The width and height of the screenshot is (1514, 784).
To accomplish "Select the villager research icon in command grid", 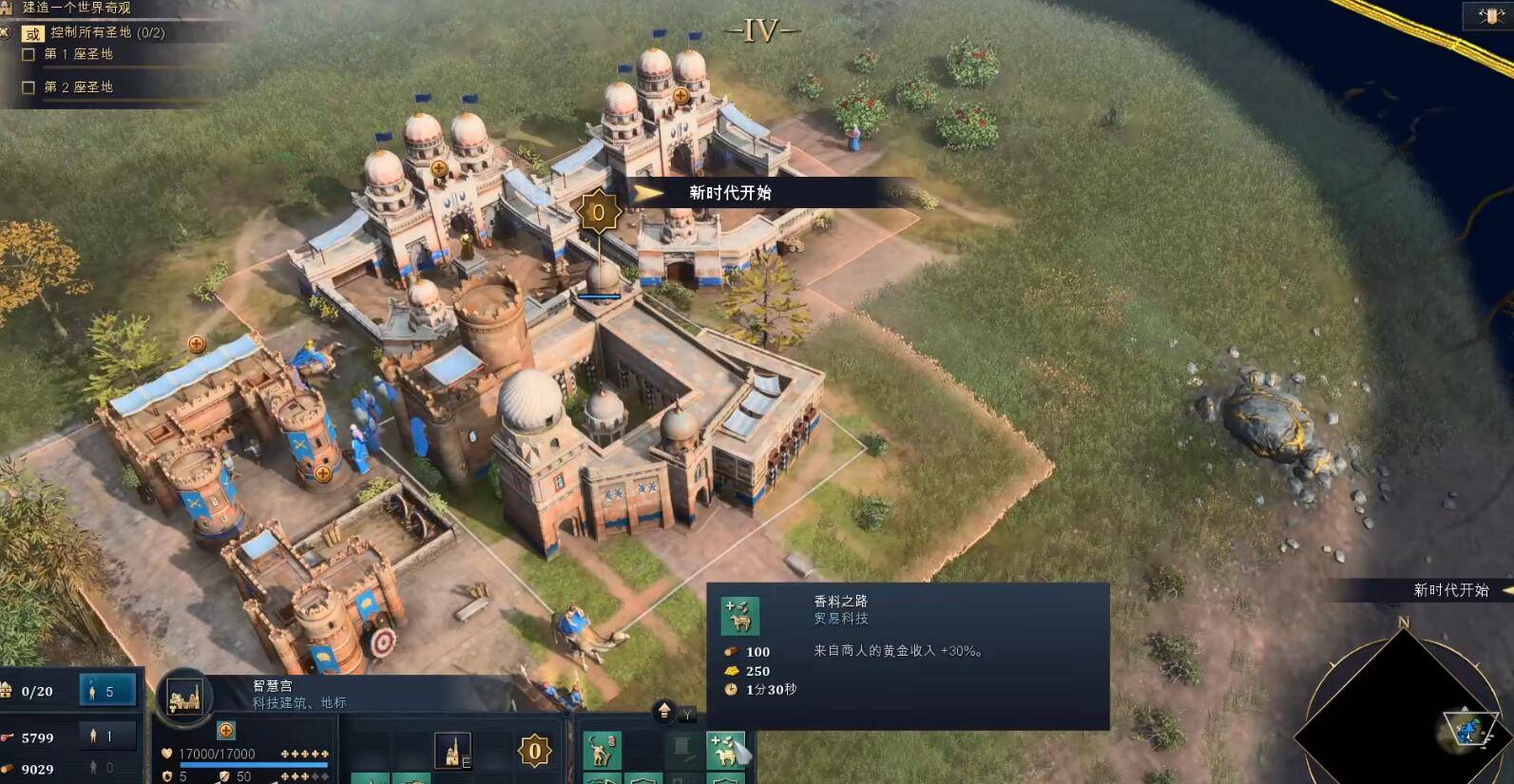I will 602,750.
